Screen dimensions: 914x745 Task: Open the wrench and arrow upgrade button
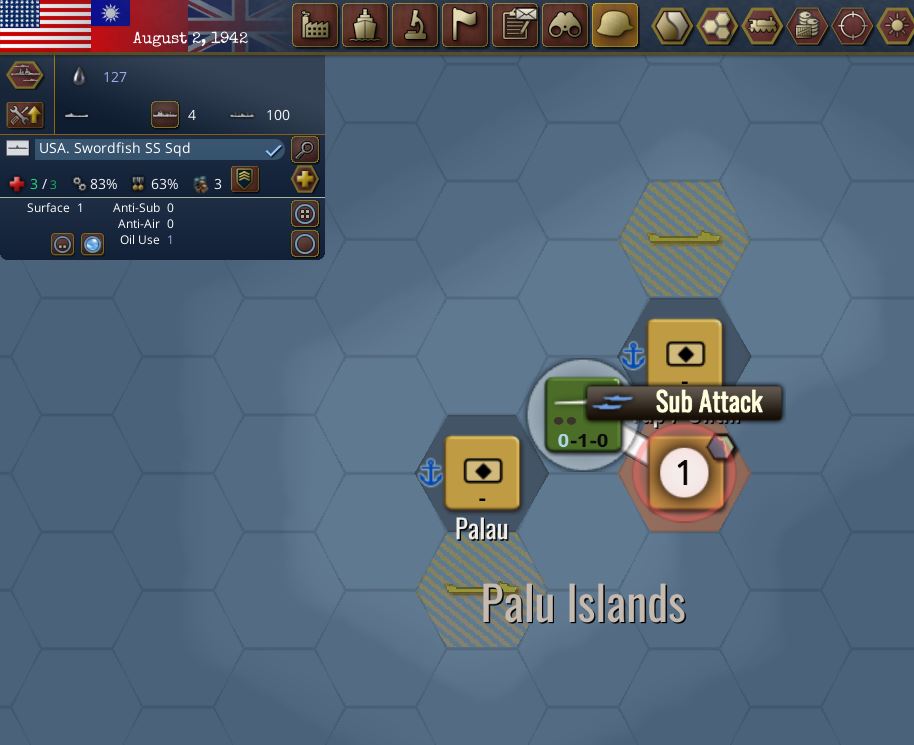pyautogui.click(x=24, y=115)
